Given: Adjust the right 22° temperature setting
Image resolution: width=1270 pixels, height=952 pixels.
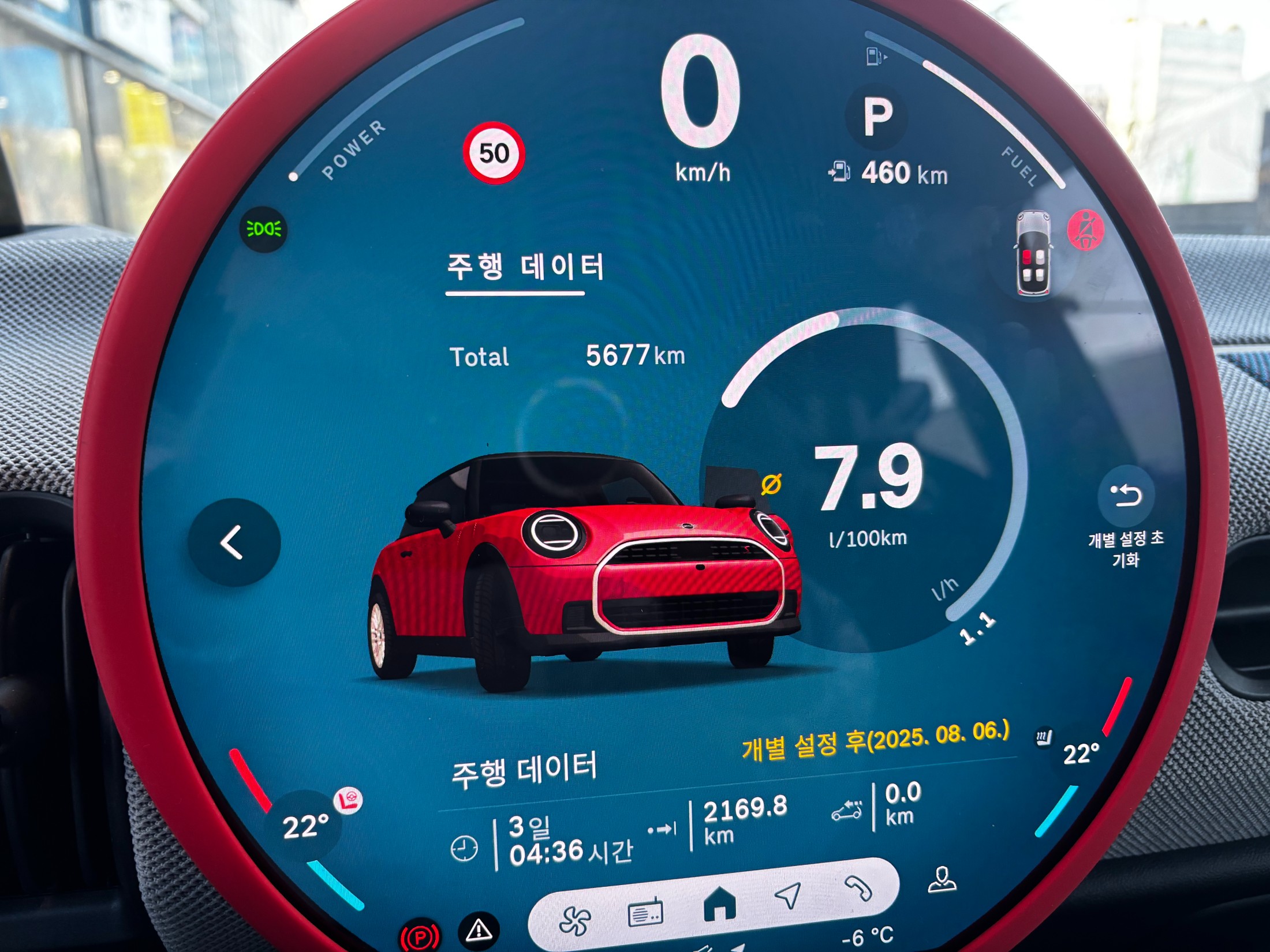Looking at the screenshot, I should 1081,754.
